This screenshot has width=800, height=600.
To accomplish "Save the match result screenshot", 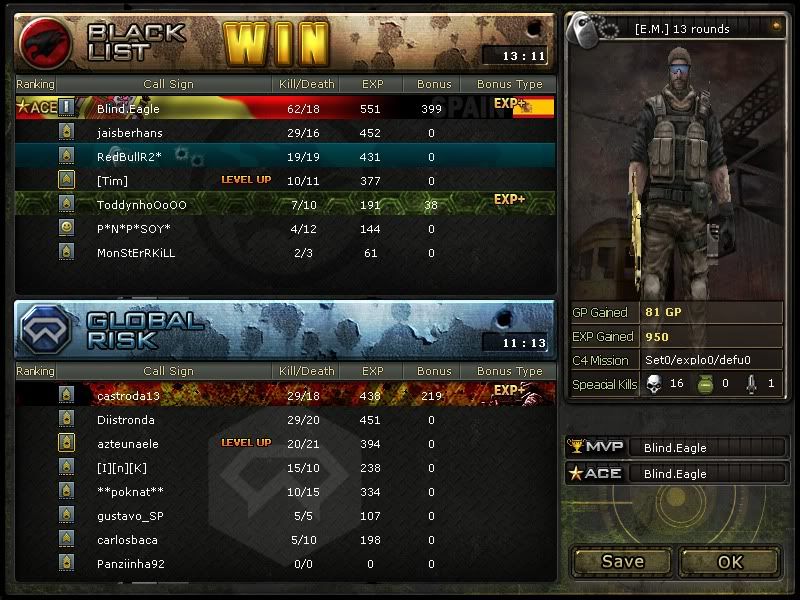I will 622,561.
